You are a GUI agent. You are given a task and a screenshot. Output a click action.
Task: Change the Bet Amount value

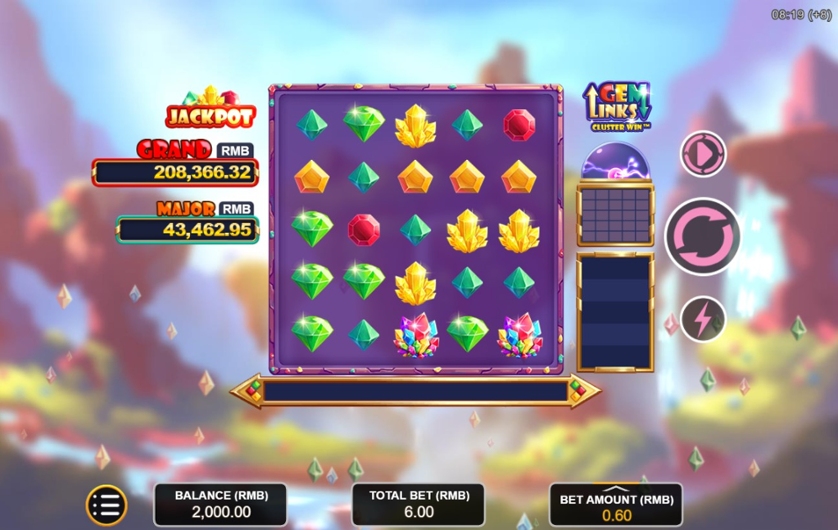pyautogui.click(x=616, y=506)
